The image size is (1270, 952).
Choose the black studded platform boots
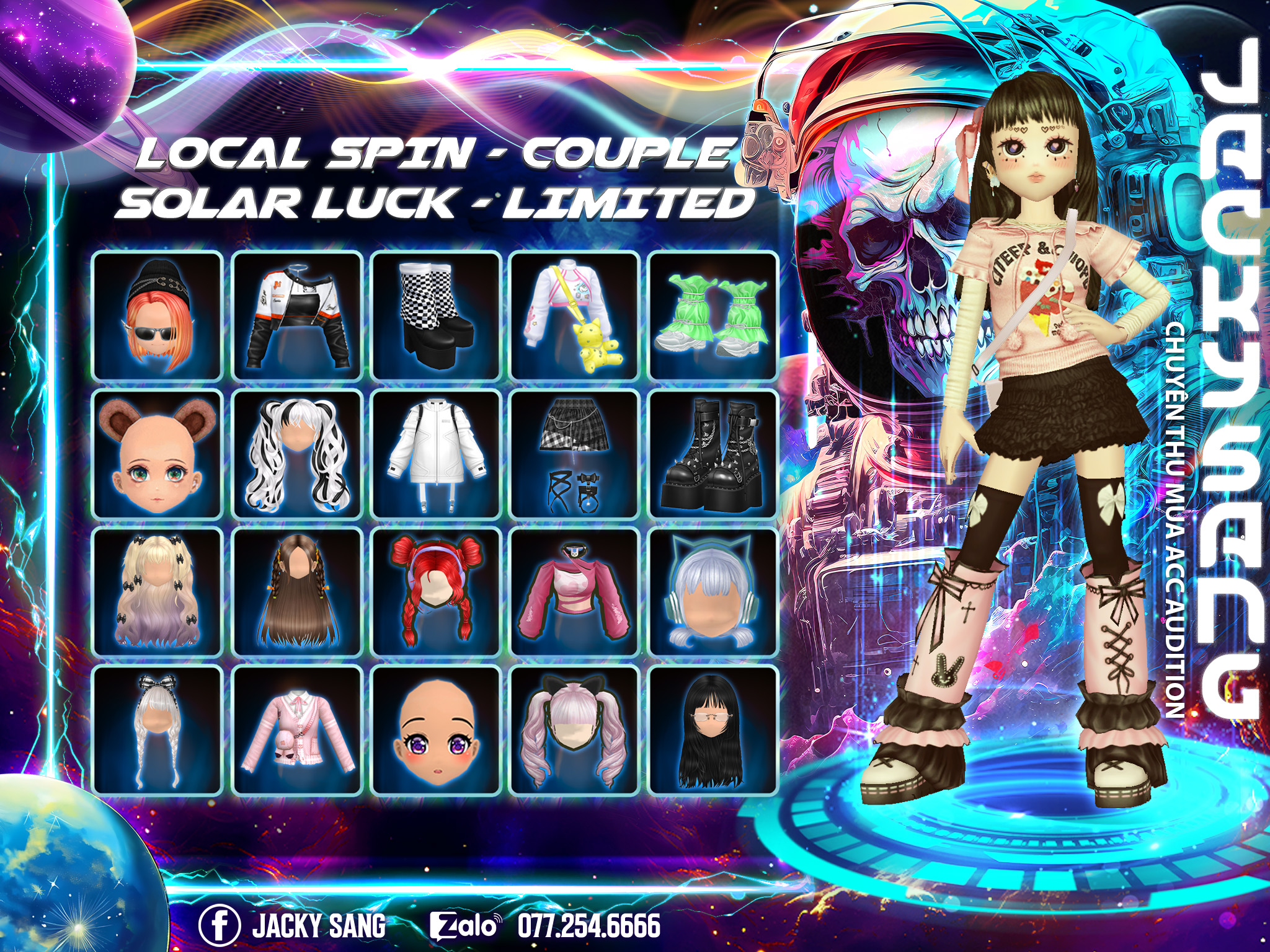click(714, 454)
